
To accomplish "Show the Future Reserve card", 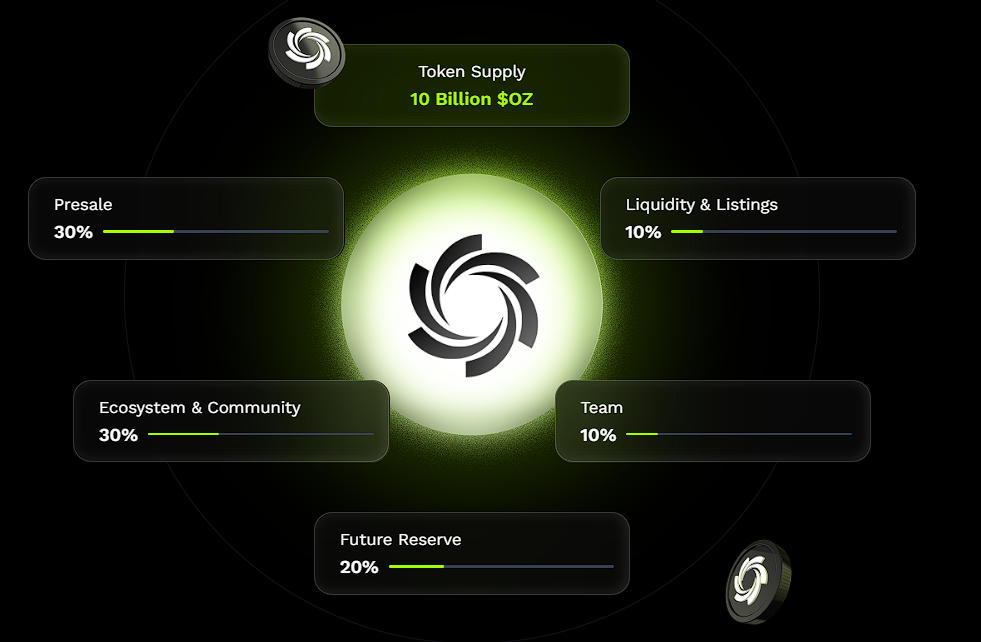I will point(471,553).
